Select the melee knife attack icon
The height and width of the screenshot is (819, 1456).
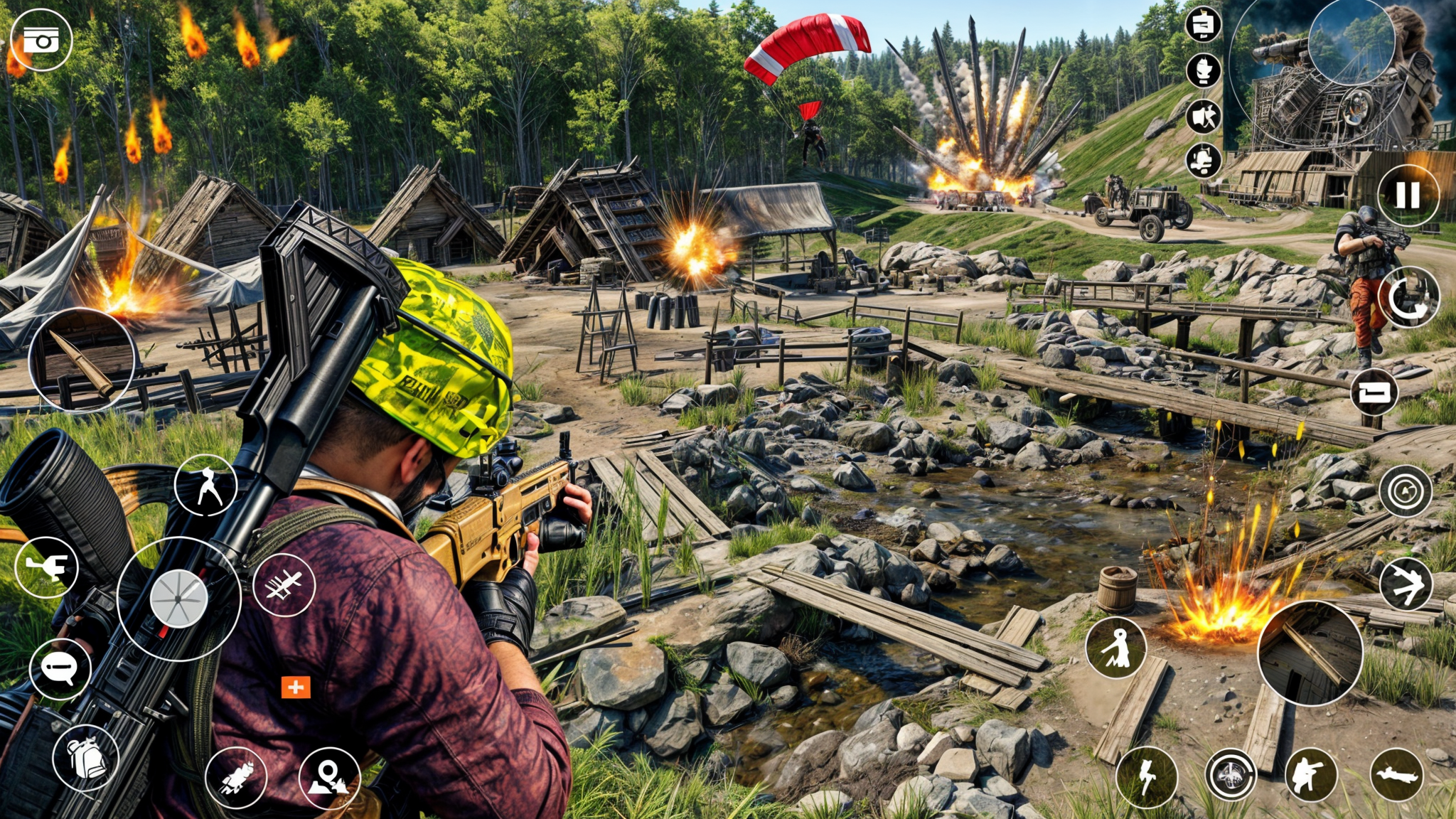point(283,587)
